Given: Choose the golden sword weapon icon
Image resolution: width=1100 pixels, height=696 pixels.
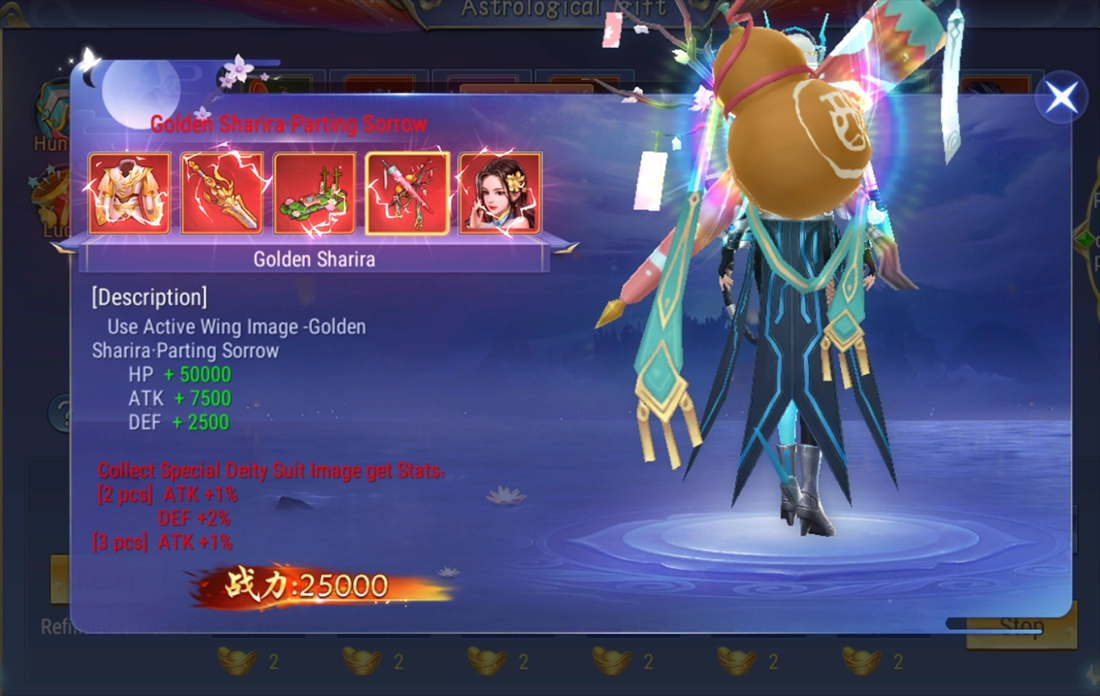Looking at the screenshot, I should point(222,193).
